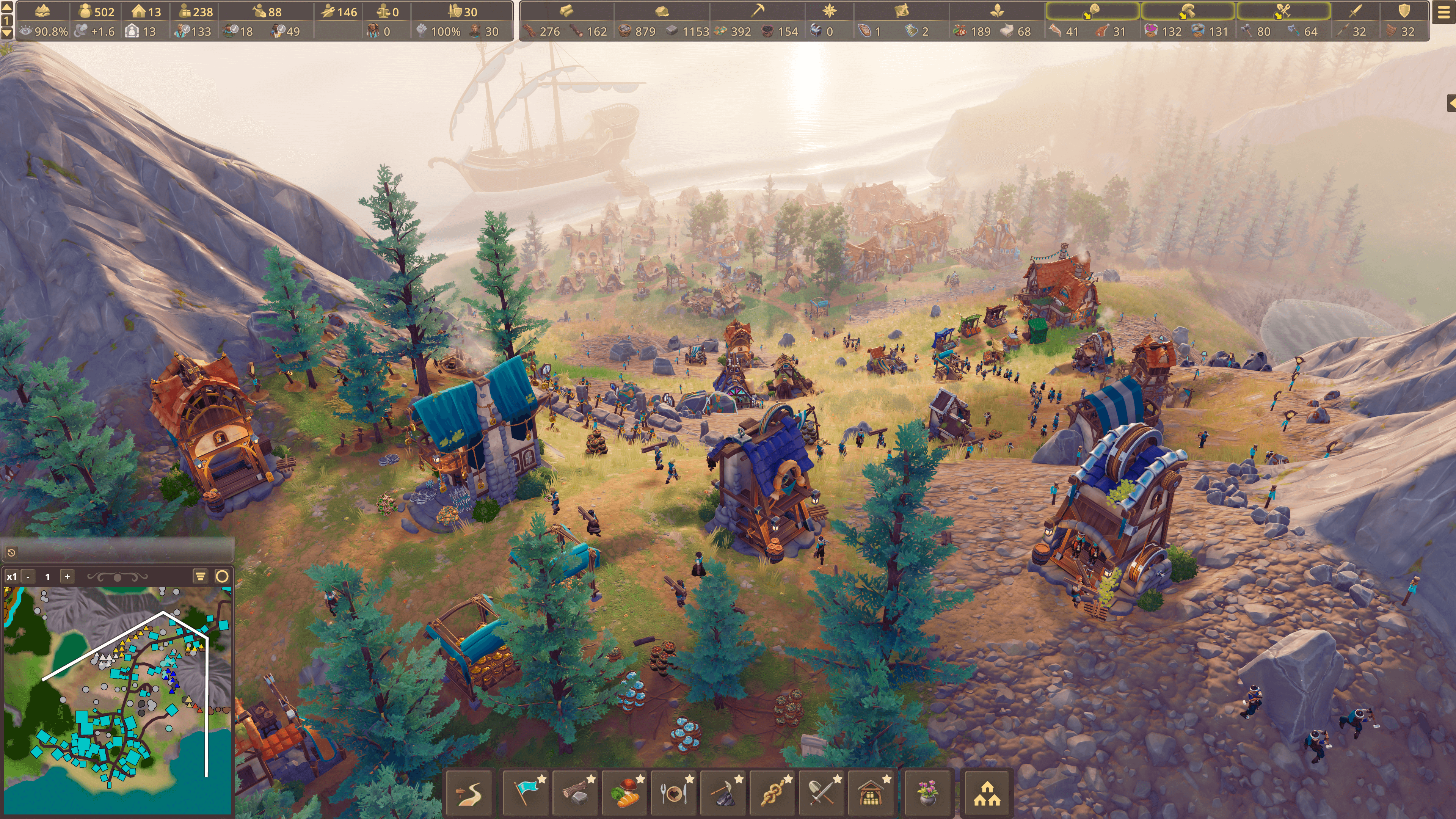Reset game speed with x1 button

11,576
